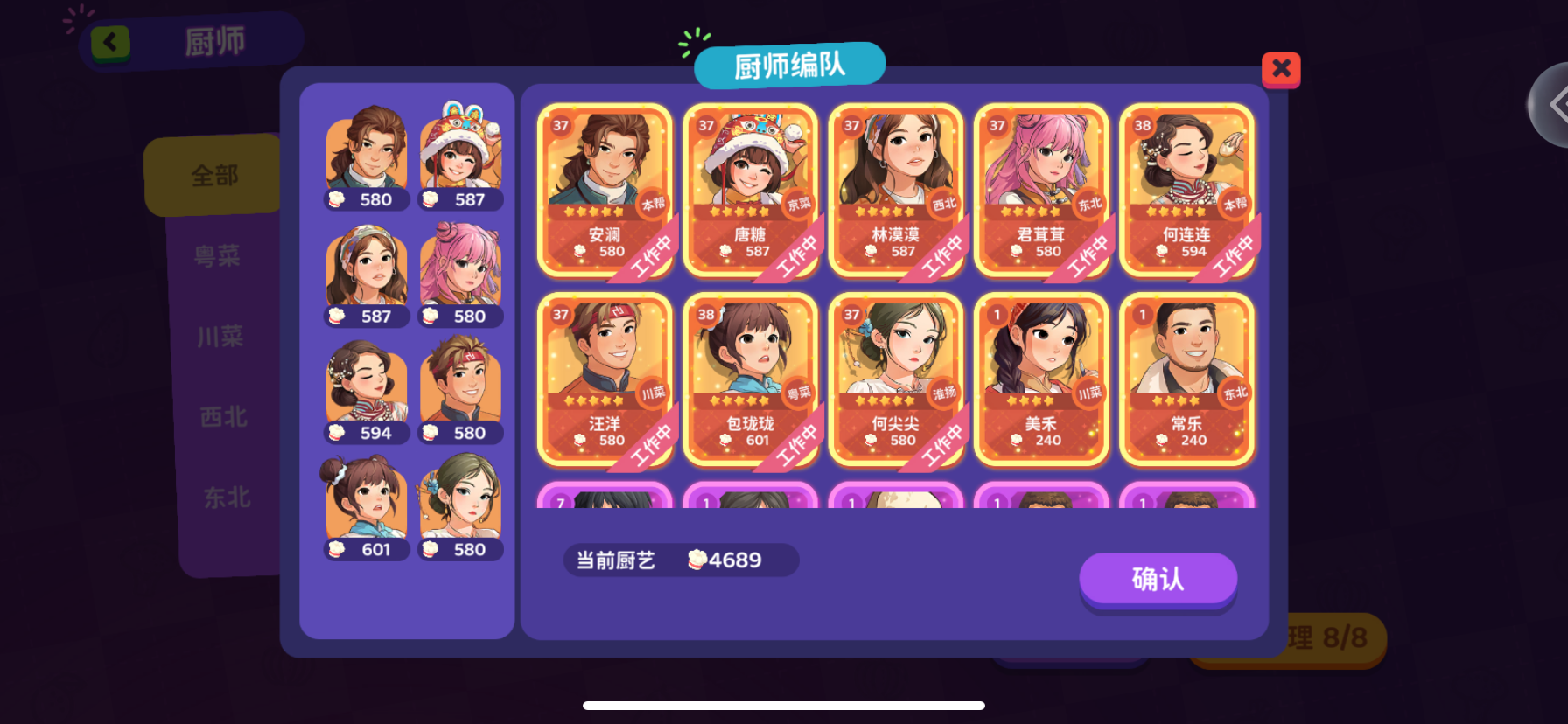Viewport: 1568px width, 724px height.
Task: Select level 1 chef 常乐
Action: click(x=1186, y=380)
